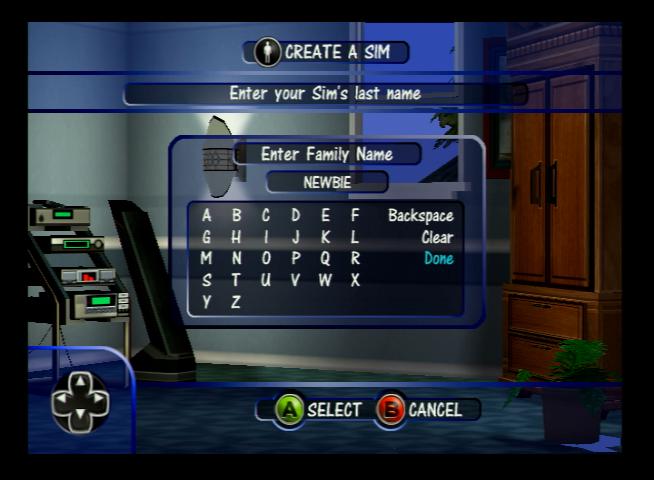Choose the letter H key
This screenshot has height=480, width=654.
236,237
